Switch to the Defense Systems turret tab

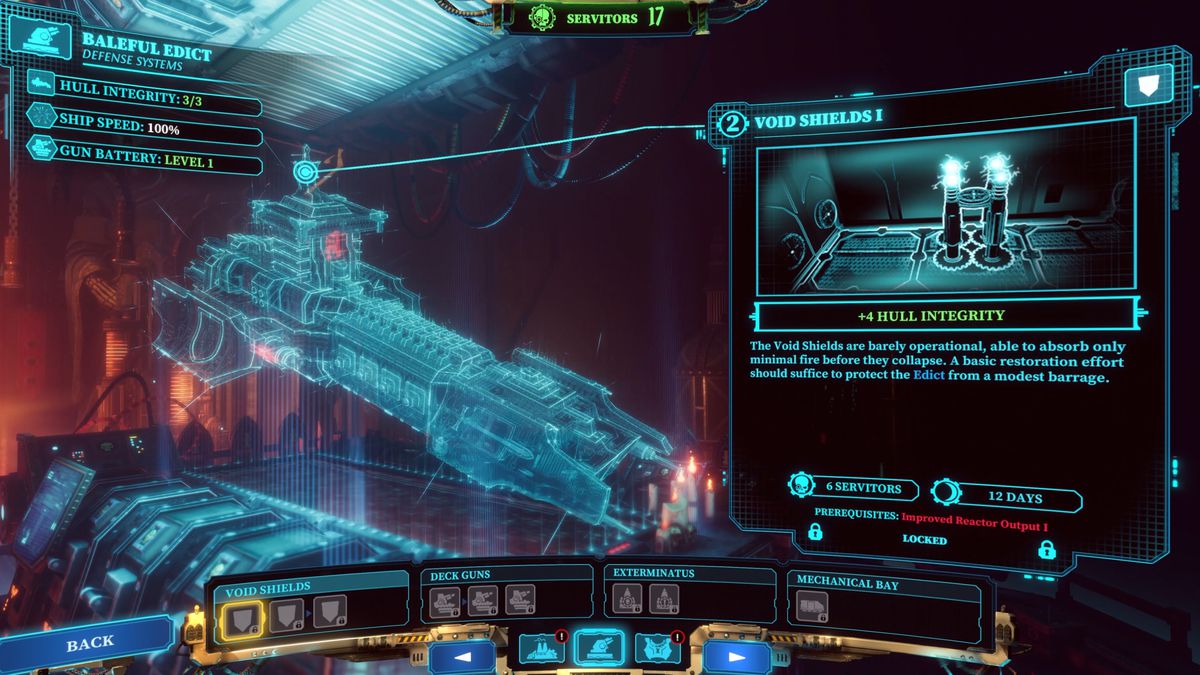(599, 647)
